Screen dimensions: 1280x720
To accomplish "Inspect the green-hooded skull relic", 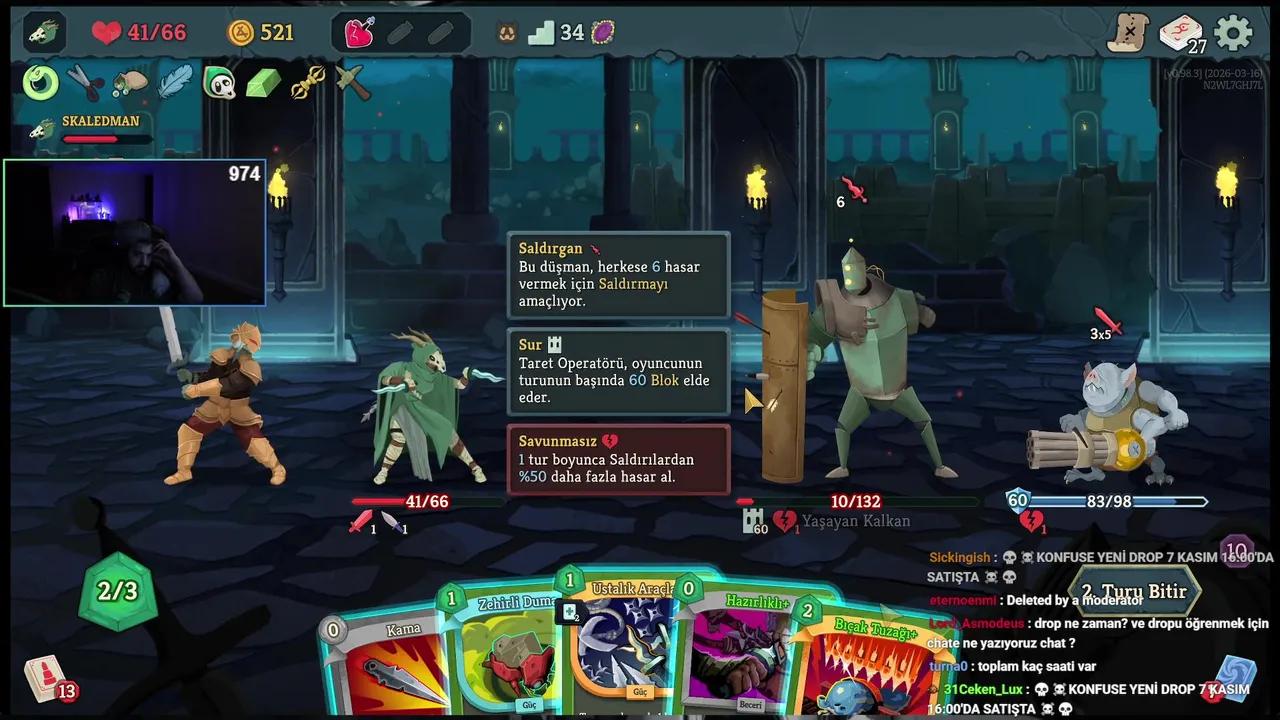I will (219, 83).
